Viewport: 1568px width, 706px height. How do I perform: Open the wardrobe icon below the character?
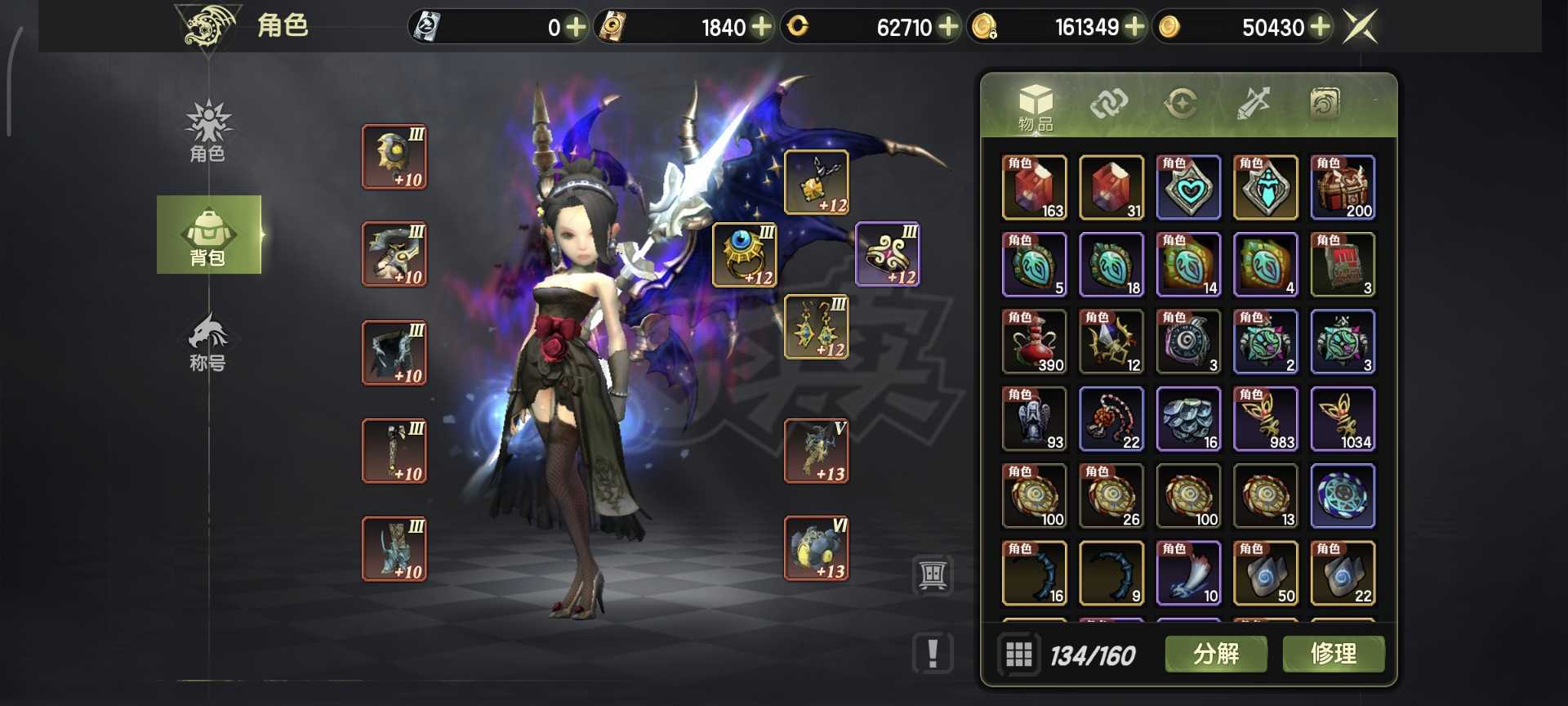[x=933, y=575]
